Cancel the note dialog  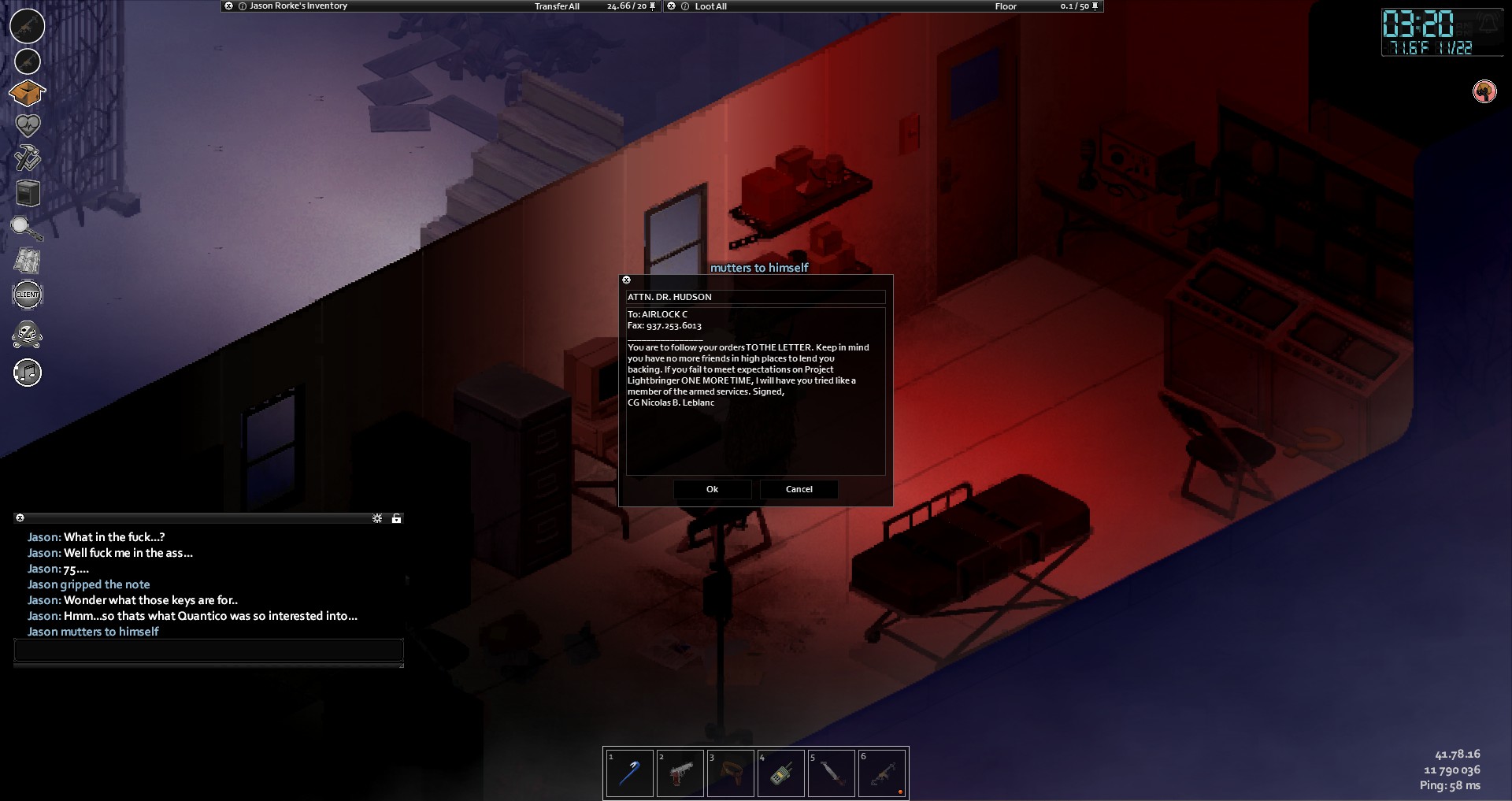pyautogui.click(x=799, y=489)
